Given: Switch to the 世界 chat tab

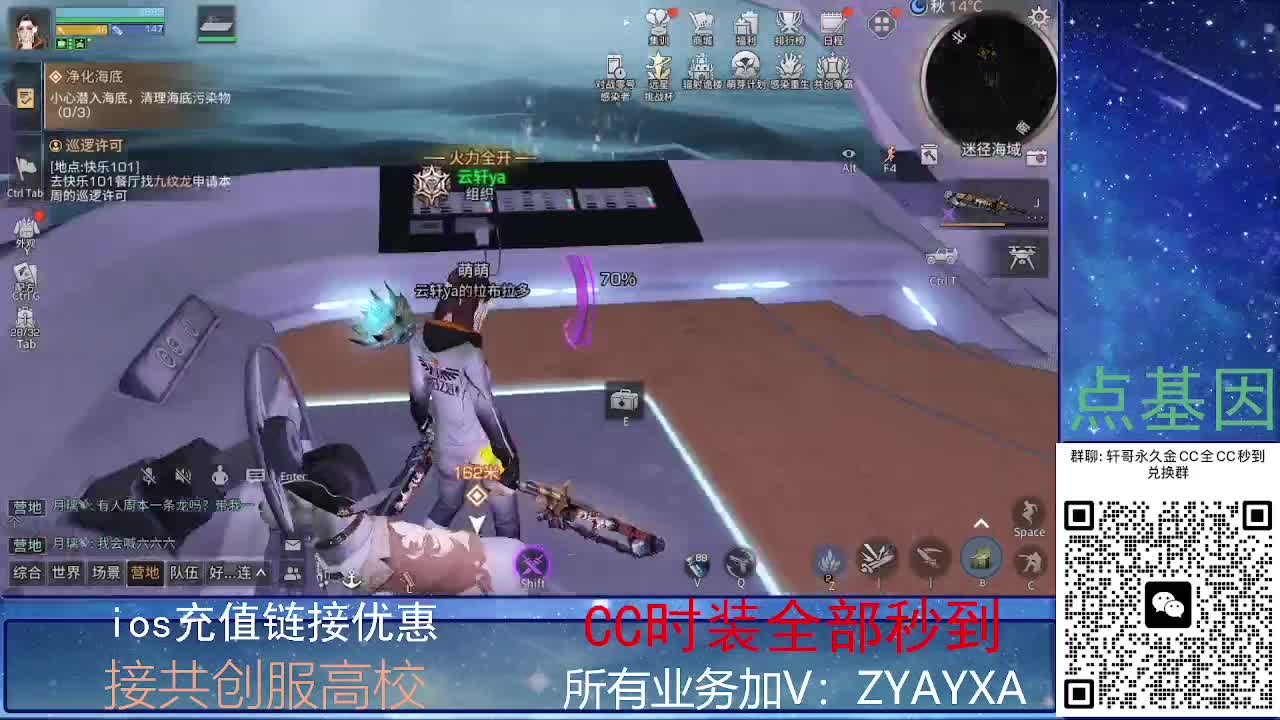Looking at the screenshot, I should (65, 572).
